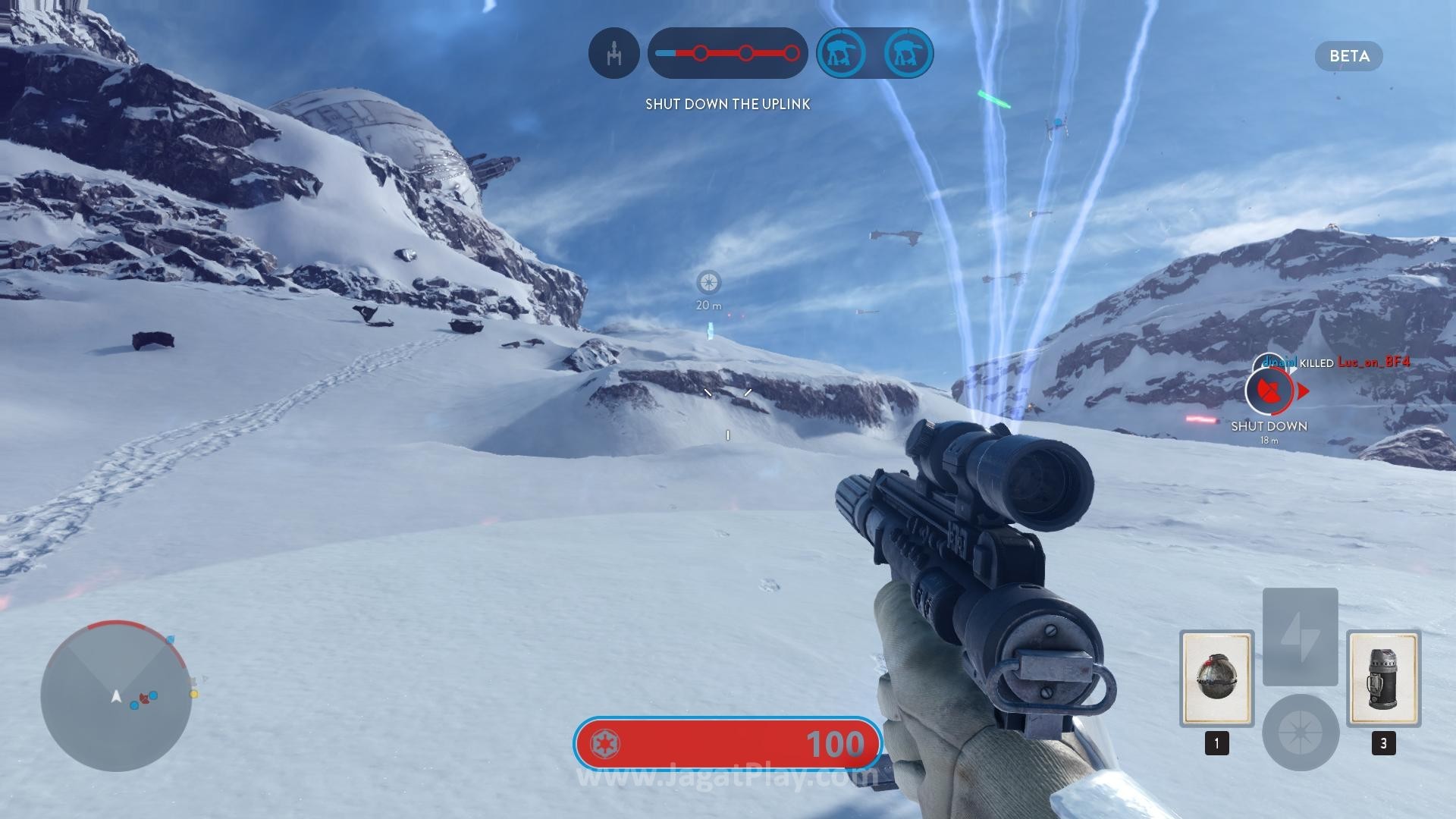Click the circular power-up slot
The image size is (1456, 819).
click(x=1300, y=732)
